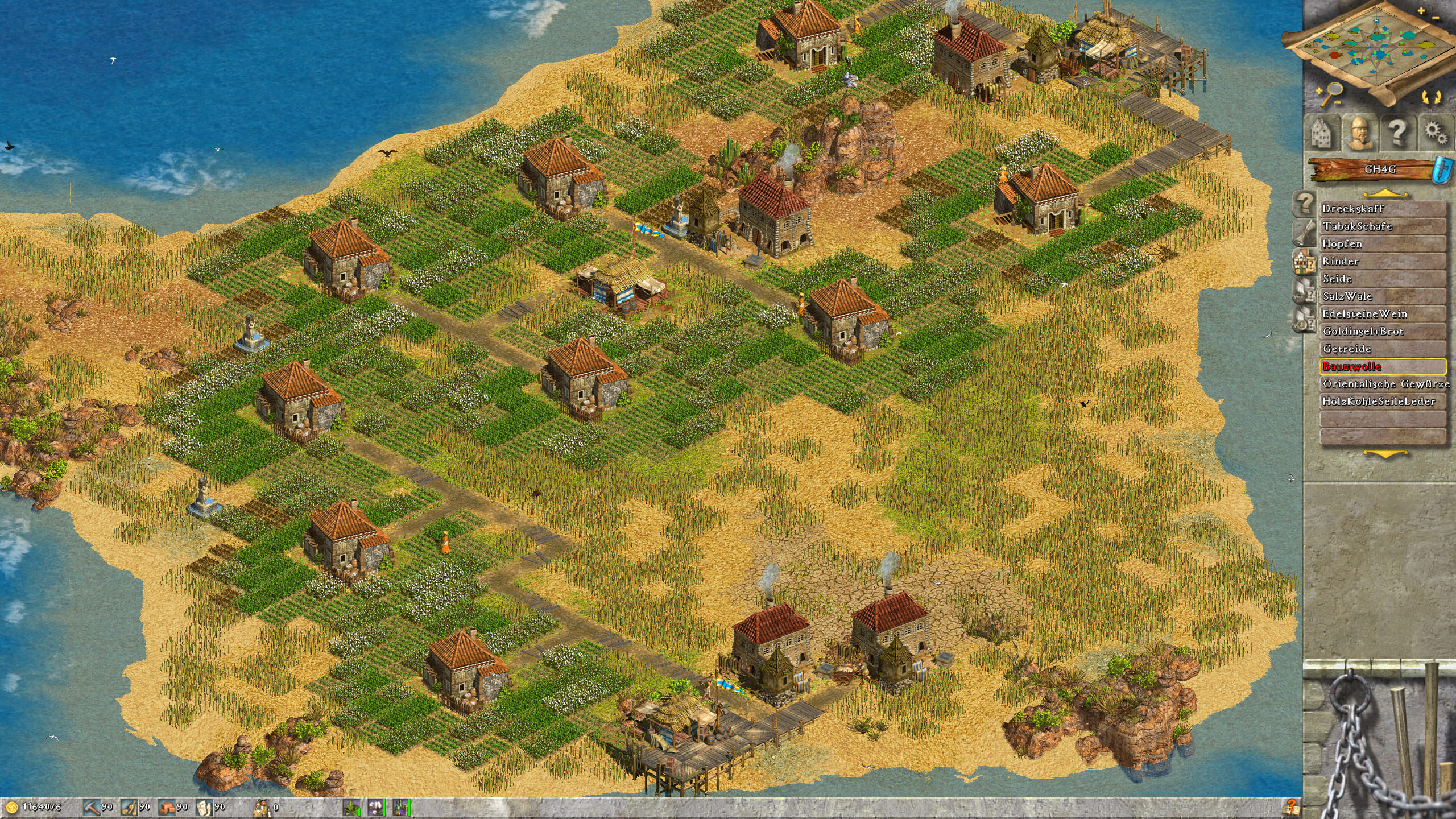Jump to the Rinder island
Viewport: 1456px width, 819px height.
[x=1382, y=262]
